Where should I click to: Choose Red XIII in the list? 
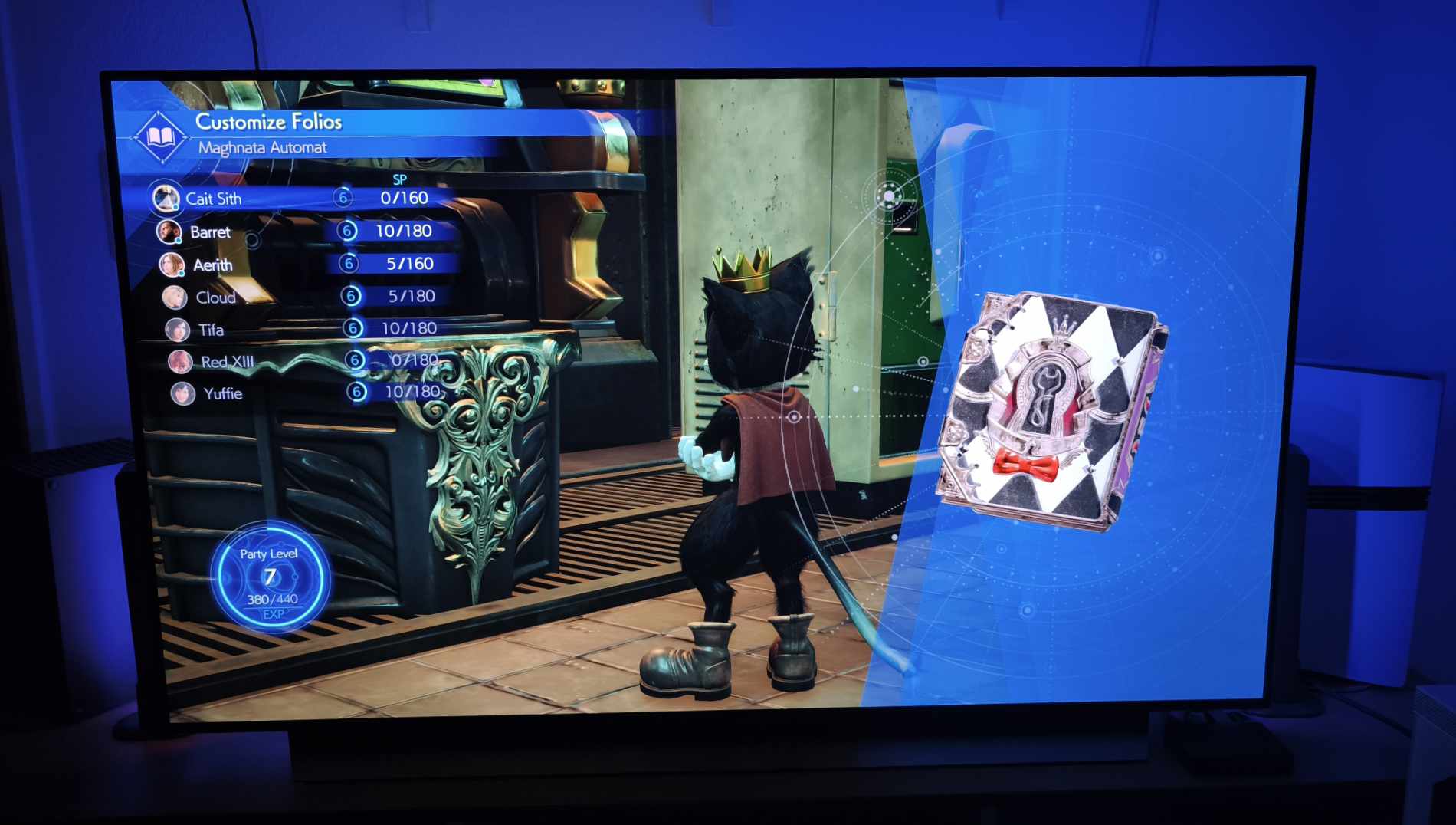coord(227,361)
